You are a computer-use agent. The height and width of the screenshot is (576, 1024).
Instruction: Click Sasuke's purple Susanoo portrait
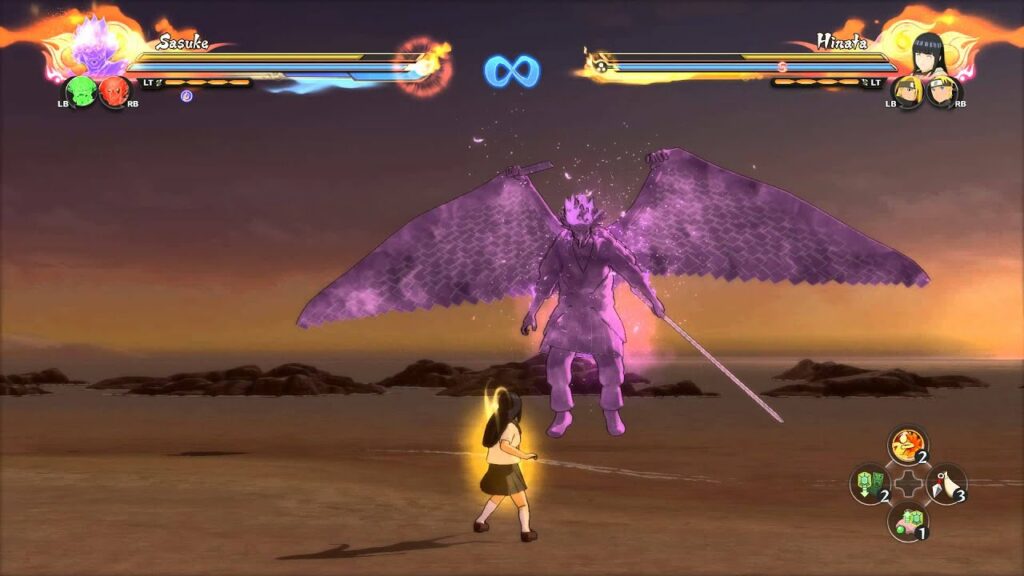pos(97,46)
